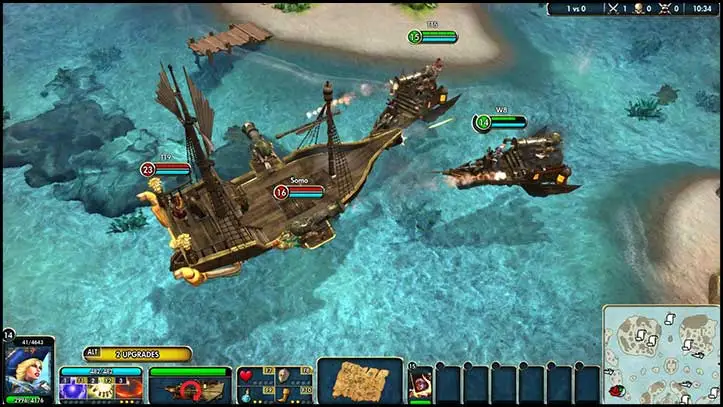Choose the skull mask item

[284, 376]
